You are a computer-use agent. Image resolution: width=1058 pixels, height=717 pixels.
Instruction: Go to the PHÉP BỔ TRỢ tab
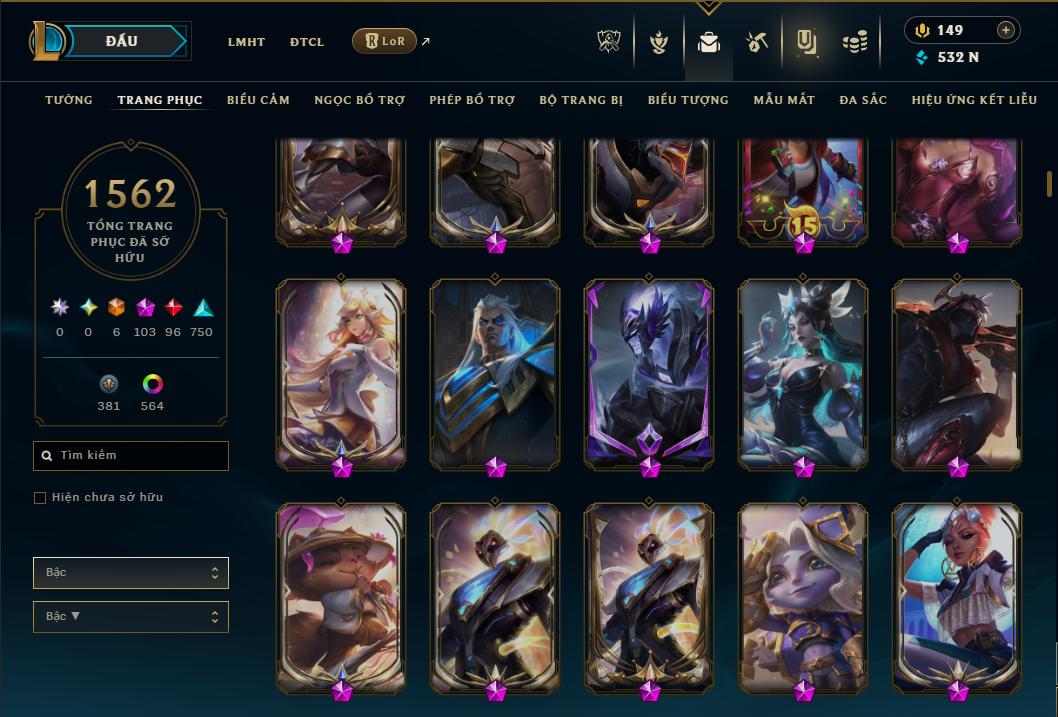point(472,100)
